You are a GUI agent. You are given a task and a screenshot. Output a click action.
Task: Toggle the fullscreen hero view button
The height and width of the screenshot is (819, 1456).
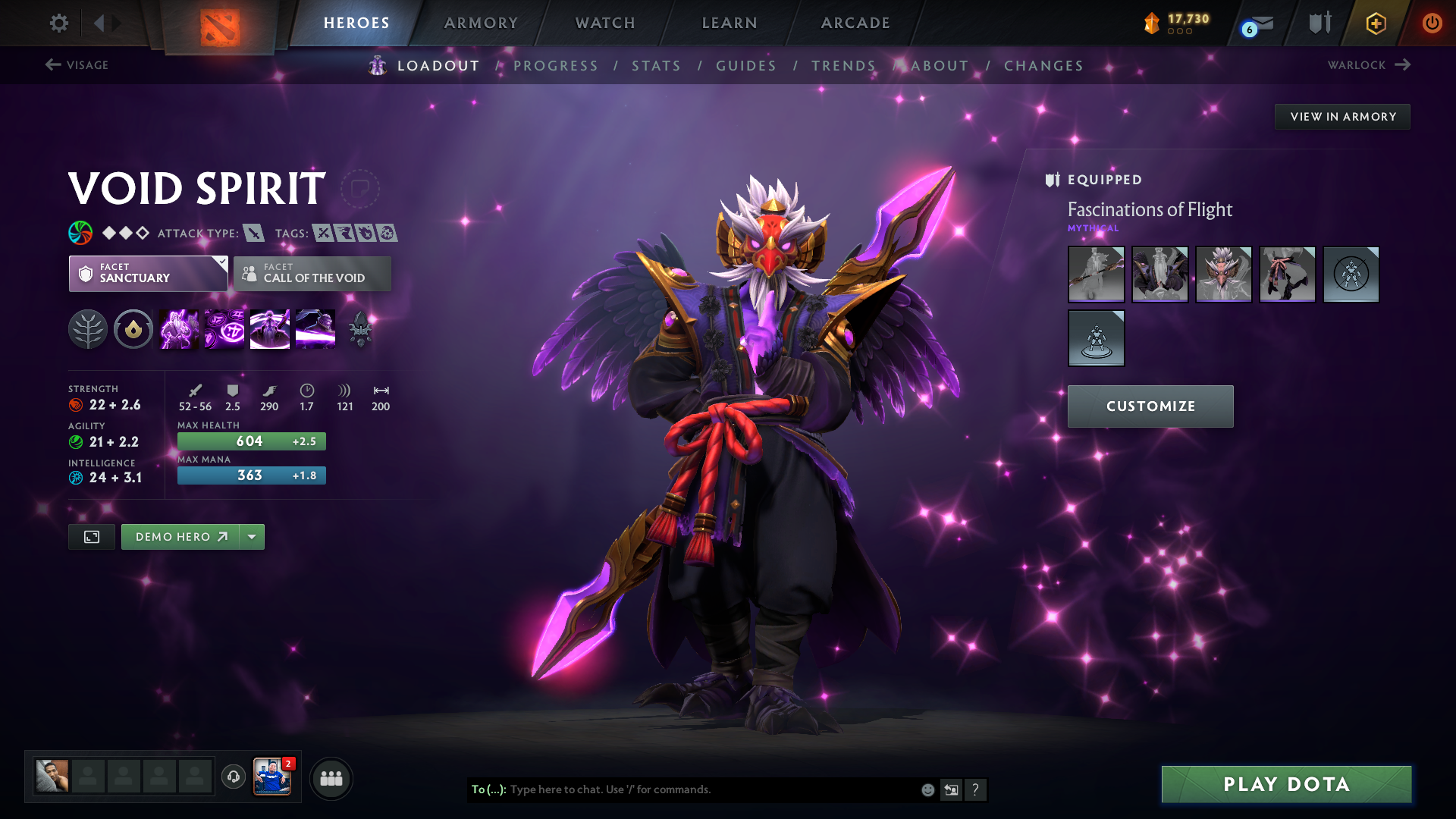[x=92, y=537]
